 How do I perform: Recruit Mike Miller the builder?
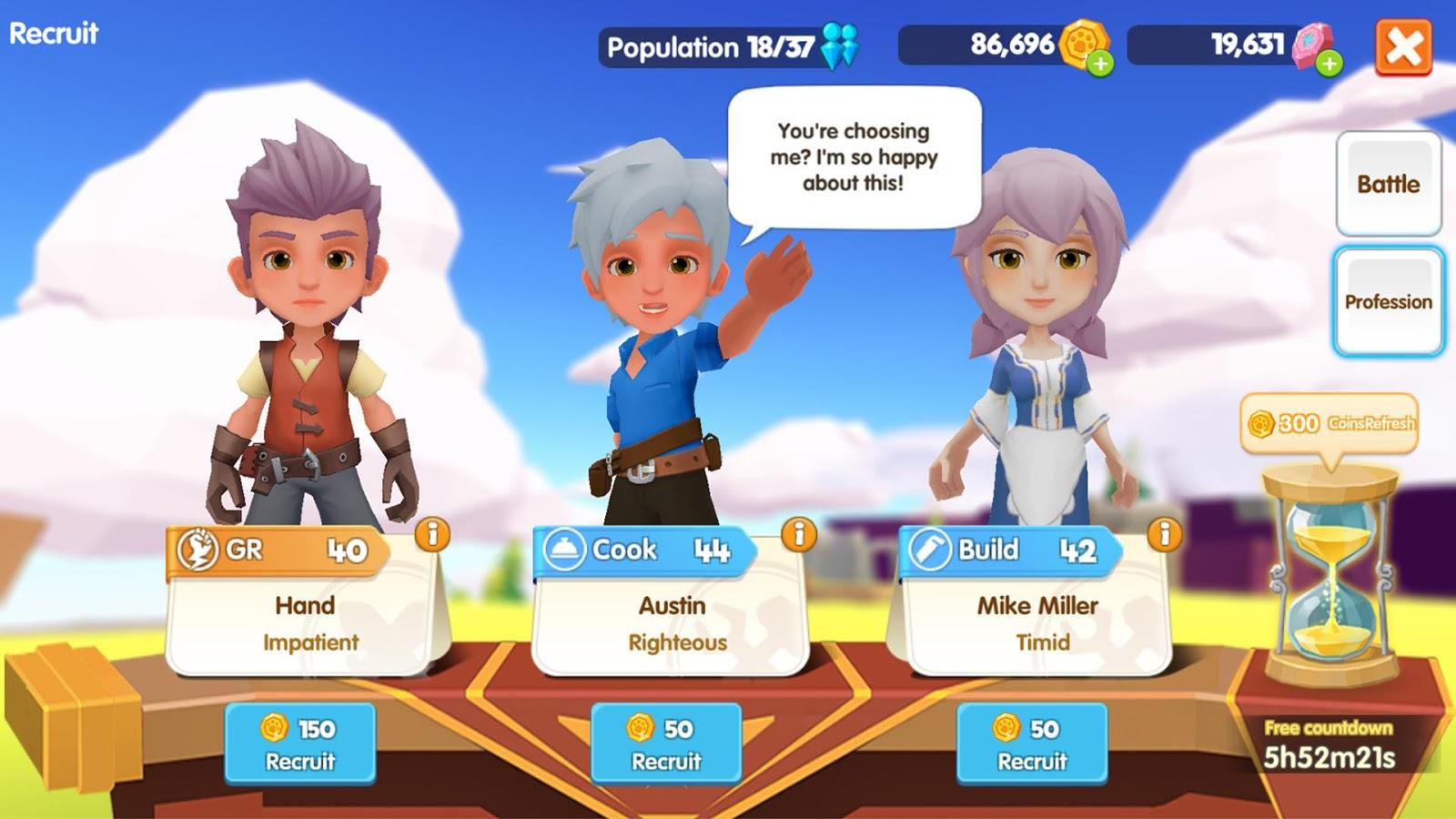click(1032, 743)
